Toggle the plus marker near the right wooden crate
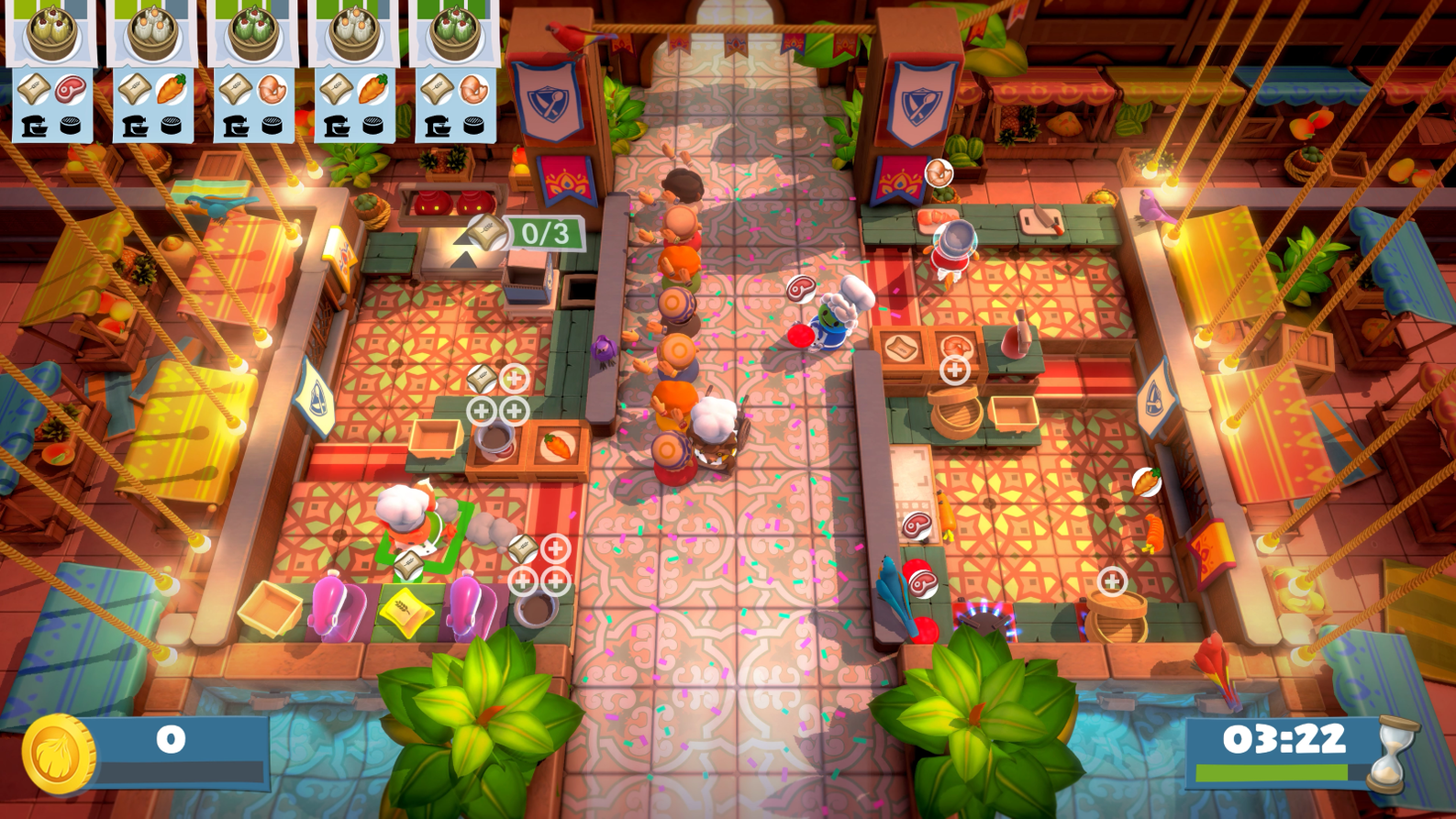 [x=955, y=371]
